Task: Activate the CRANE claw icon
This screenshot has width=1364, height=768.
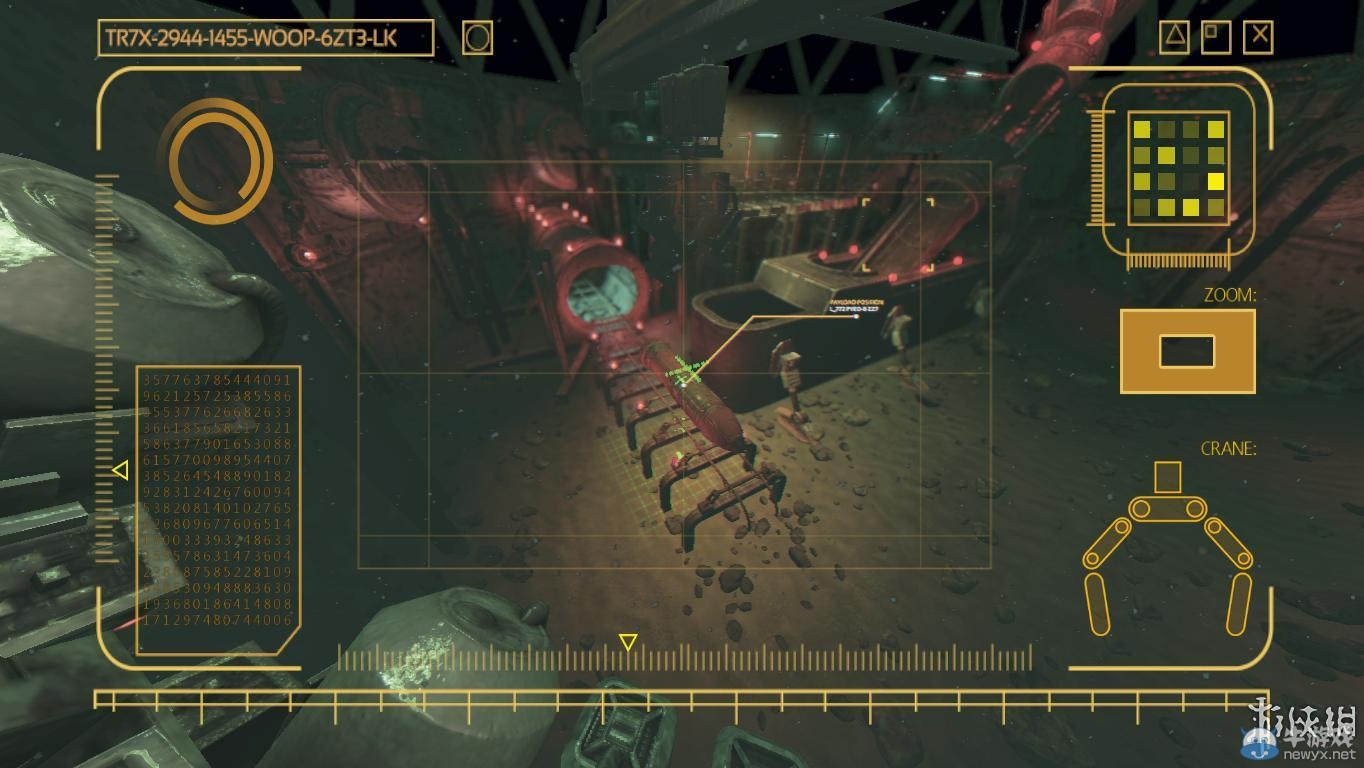Action: coord(1167,545)
